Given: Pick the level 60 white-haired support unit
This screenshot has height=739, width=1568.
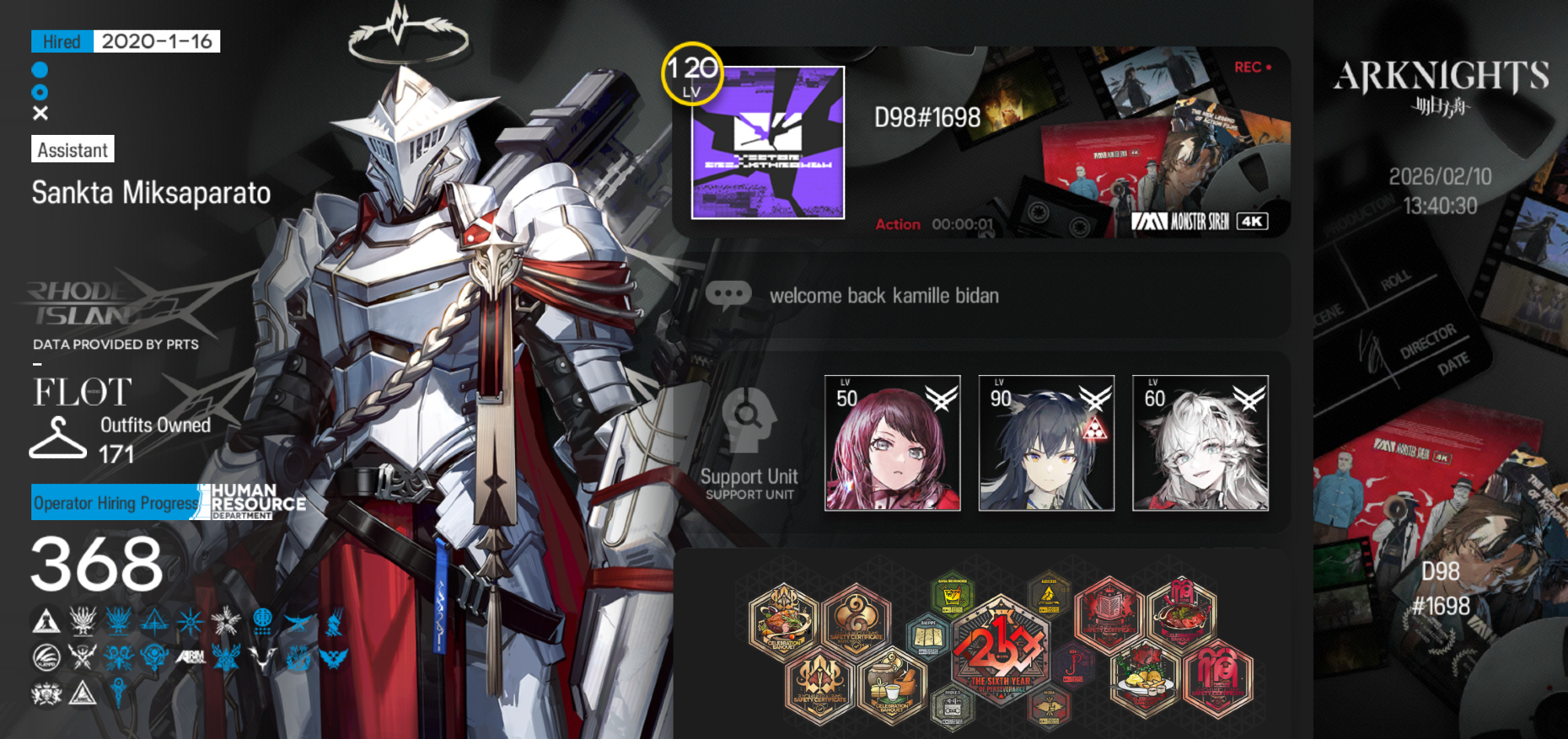Looking at the screenshot, I should point(1200,443).
